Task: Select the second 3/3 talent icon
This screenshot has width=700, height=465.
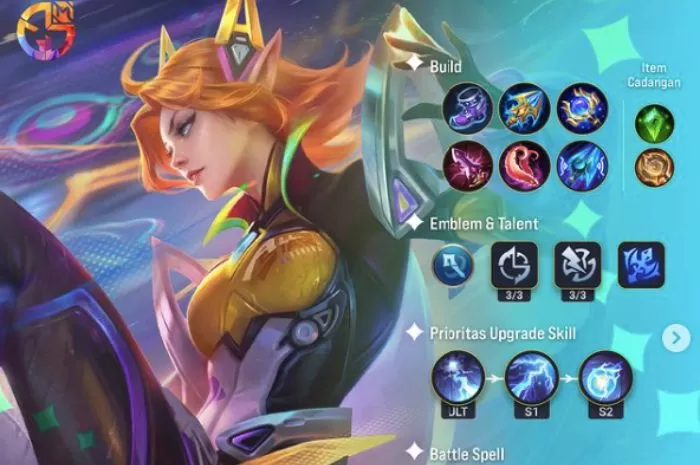Action: tap(577, 265)
